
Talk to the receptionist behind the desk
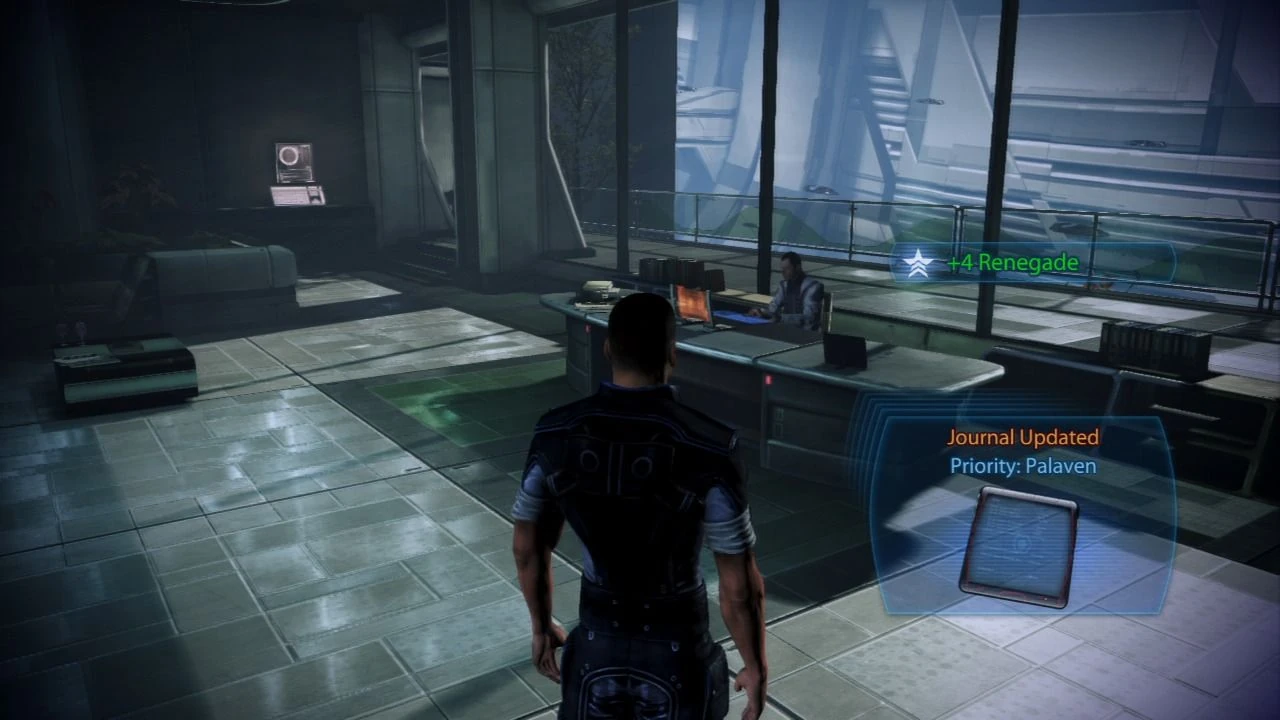click(795, 285)
